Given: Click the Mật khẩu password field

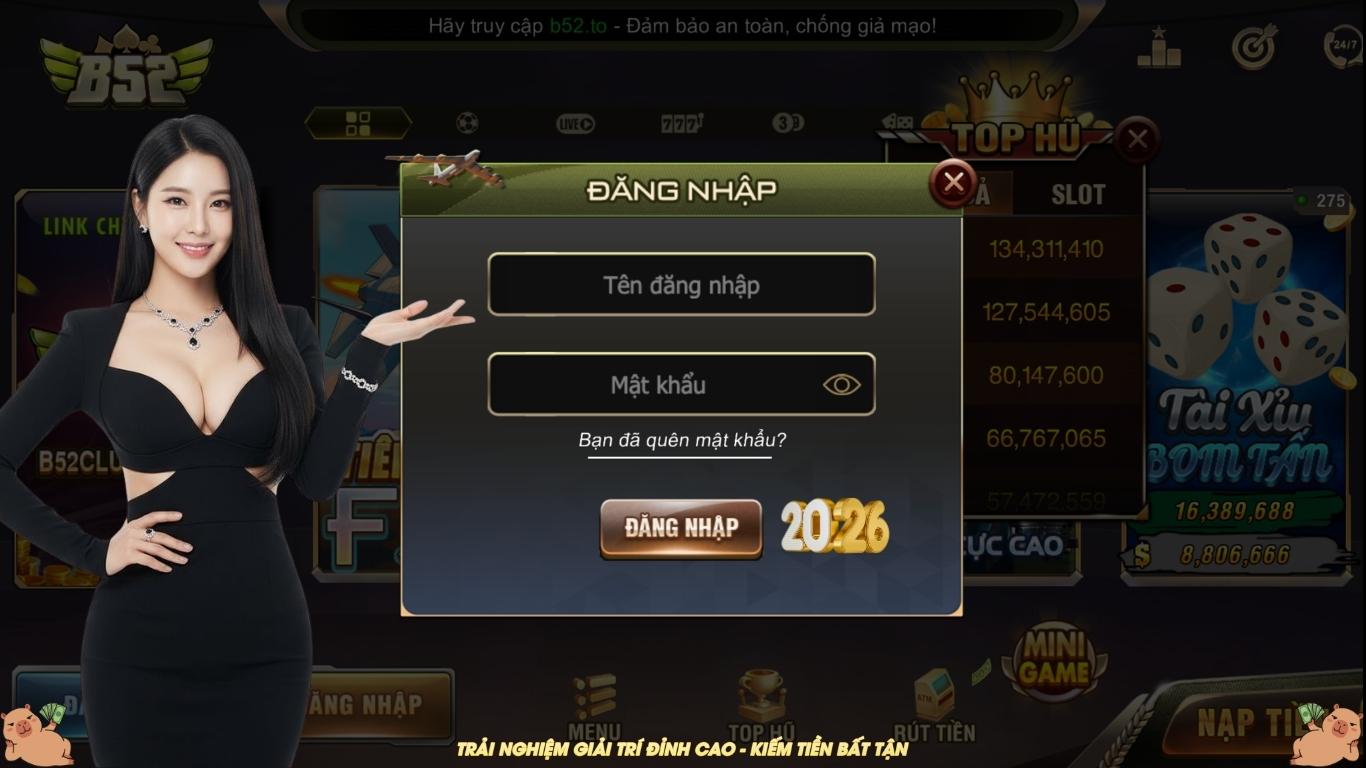Looking at the screenshot, I should coord(682,384).
